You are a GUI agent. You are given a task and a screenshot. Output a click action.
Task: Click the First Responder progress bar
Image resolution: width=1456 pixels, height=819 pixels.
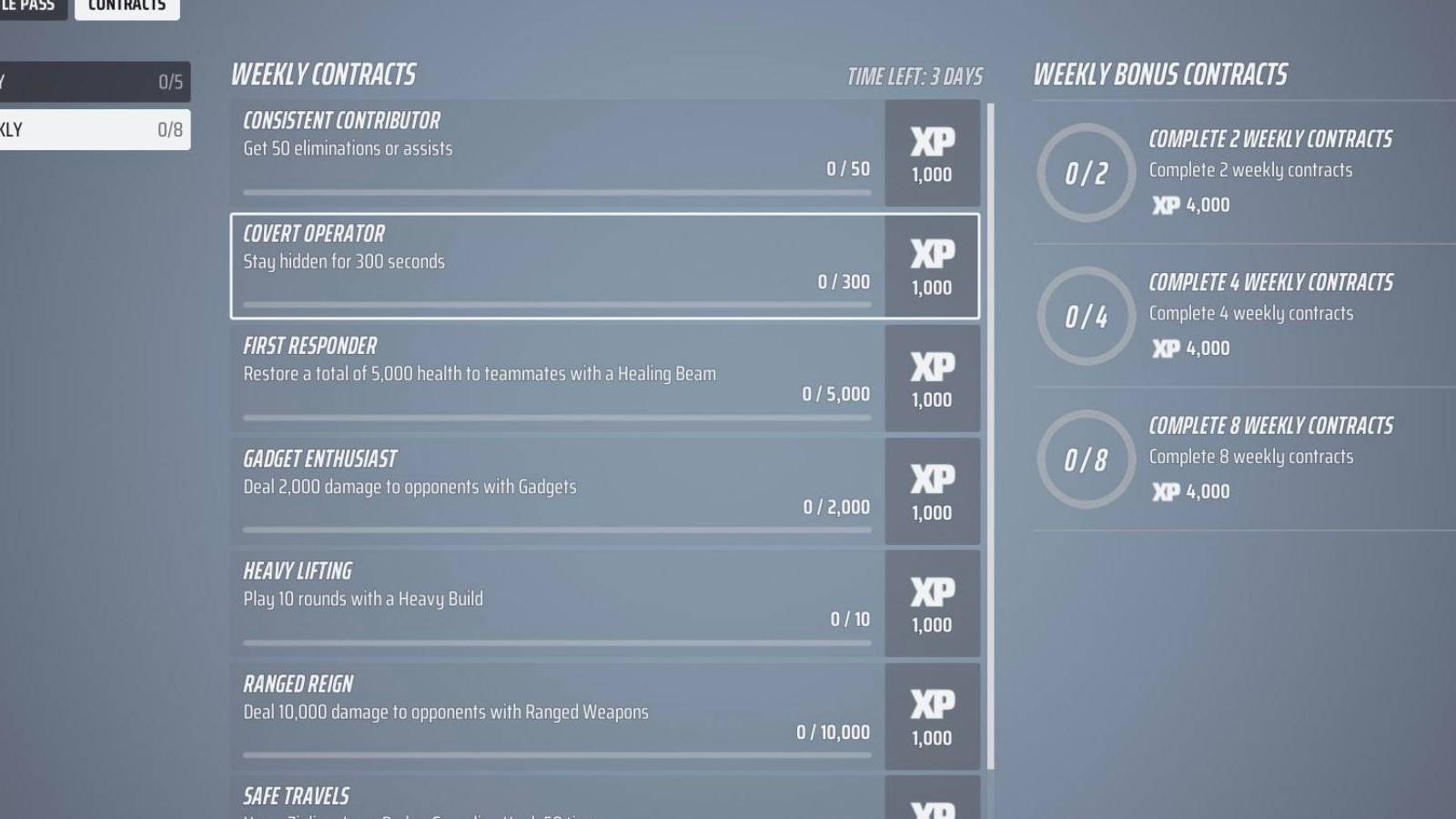tap(555, 418)
